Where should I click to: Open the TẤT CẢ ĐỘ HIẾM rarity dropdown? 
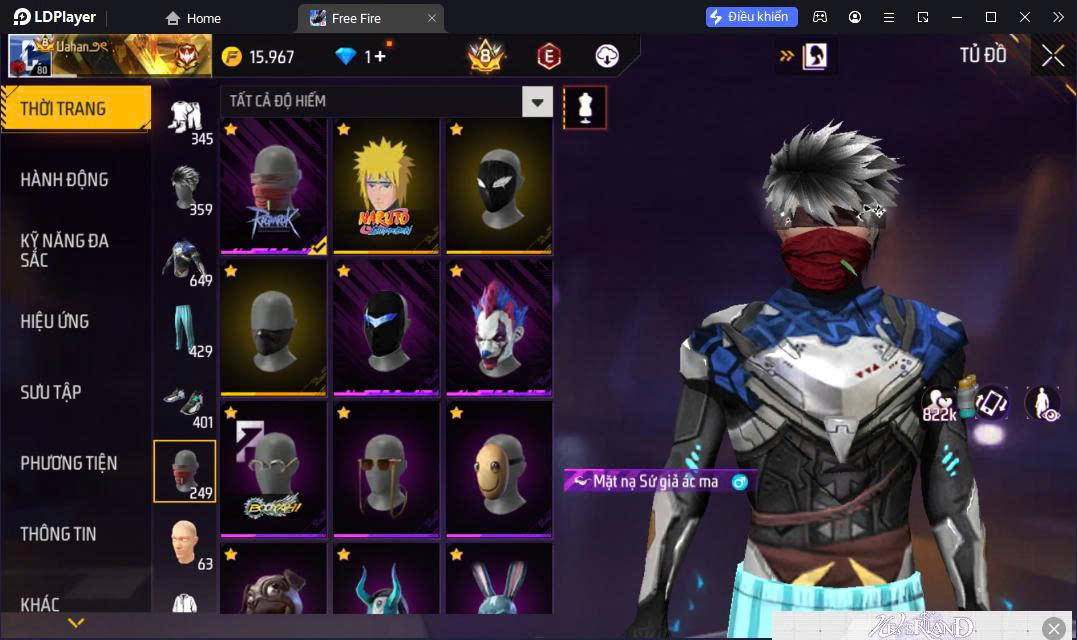click(538, 101)
